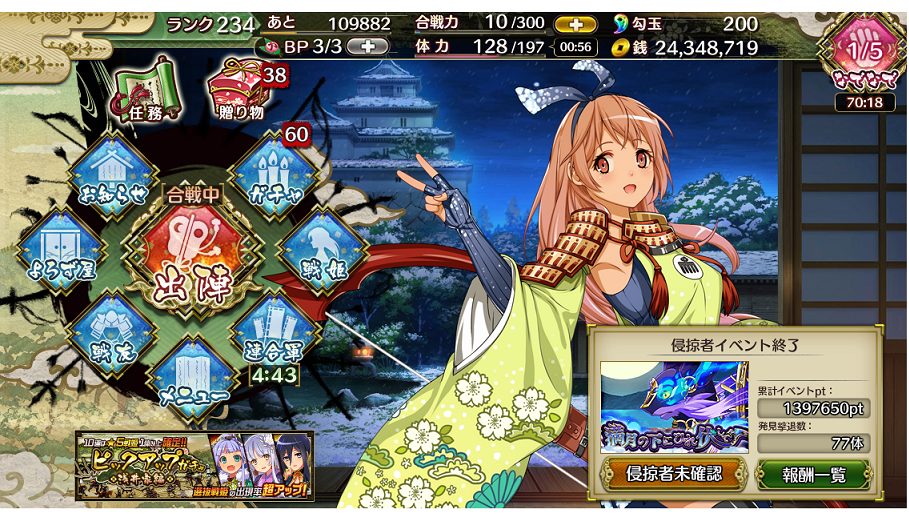Viewport: 909px width, 514px height.
Task: Add 合戦力 with the yellow plus button
Action: tap(574, 24)
